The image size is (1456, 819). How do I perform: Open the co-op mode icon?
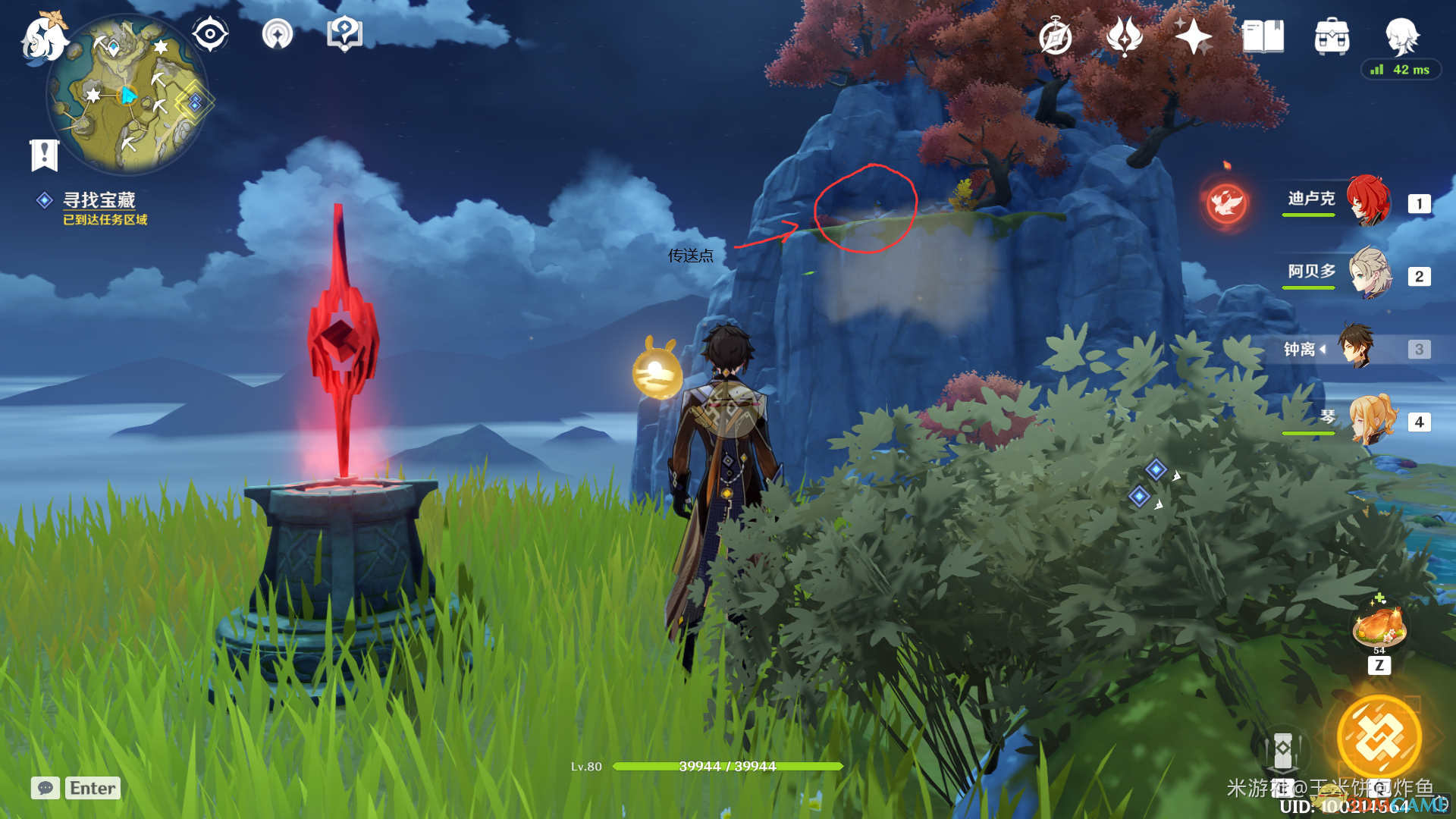pyautogui.click(x=278, y=34)
